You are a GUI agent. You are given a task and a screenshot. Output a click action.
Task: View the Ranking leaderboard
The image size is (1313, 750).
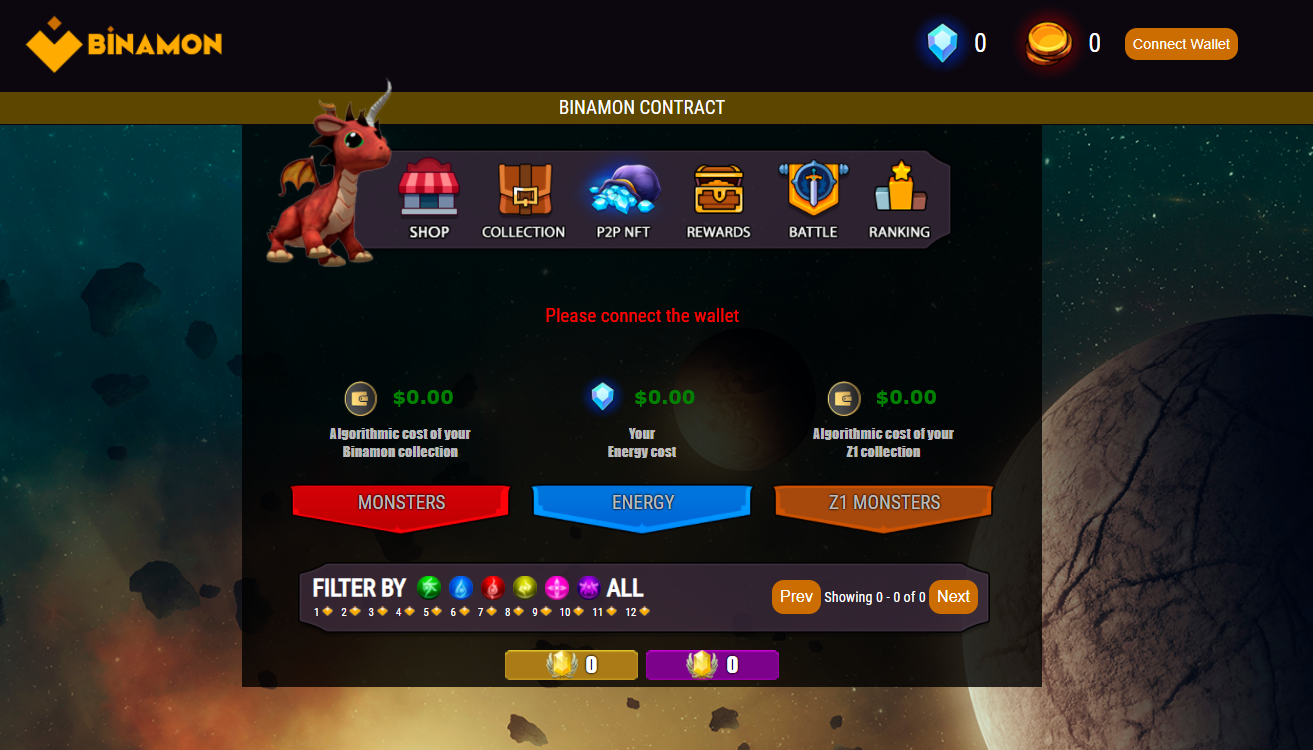coord(899,200)
